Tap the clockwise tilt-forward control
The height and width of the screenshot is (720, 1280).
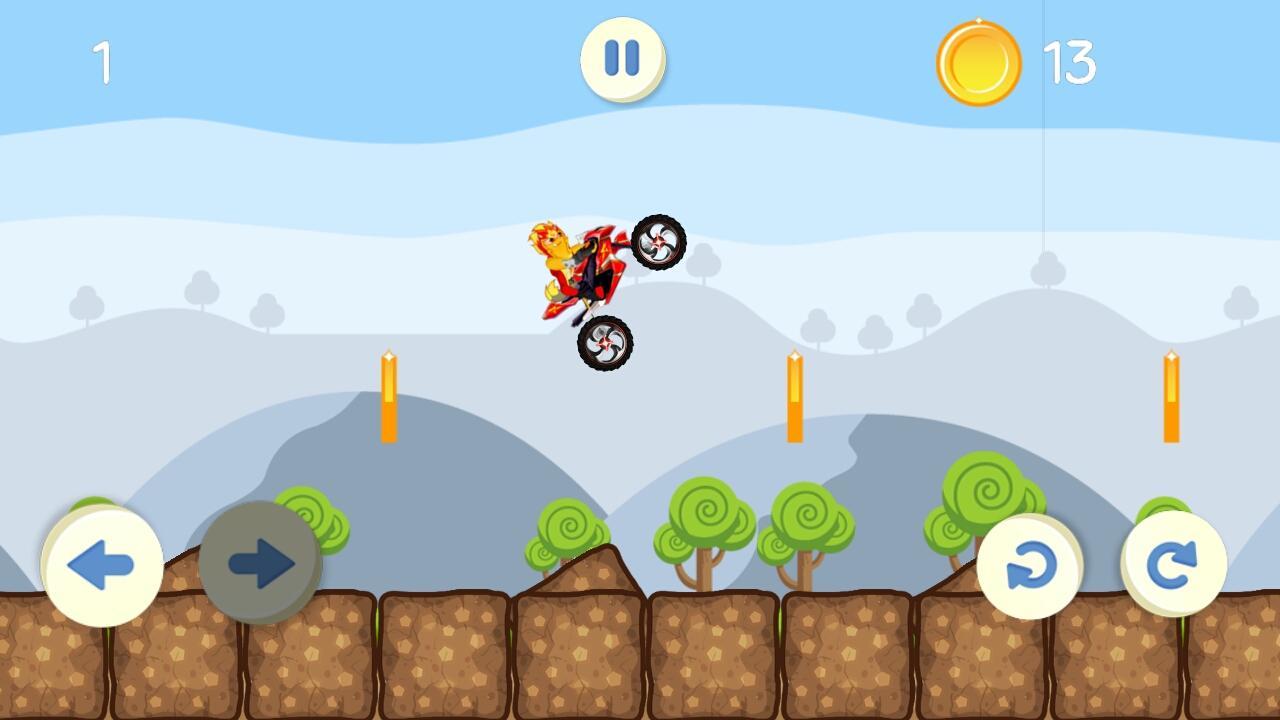[1177, 565]
